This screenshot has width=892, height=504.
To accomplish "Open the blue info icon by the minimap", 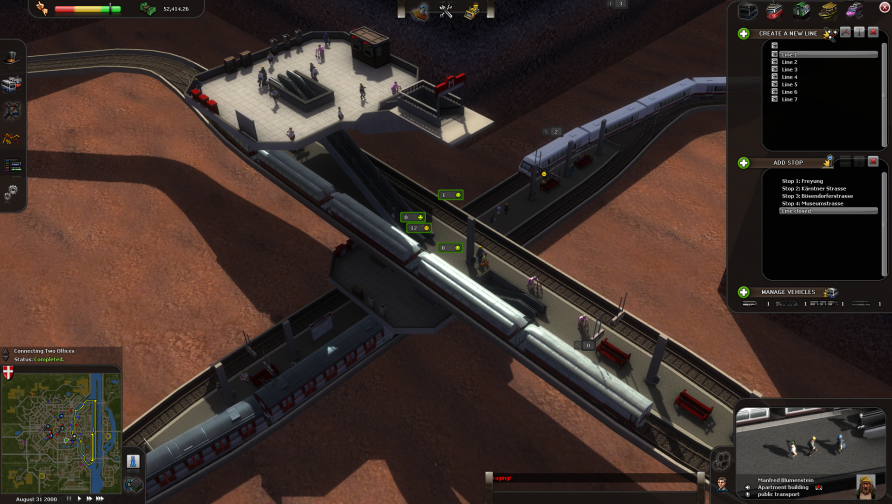I will 133,463.
